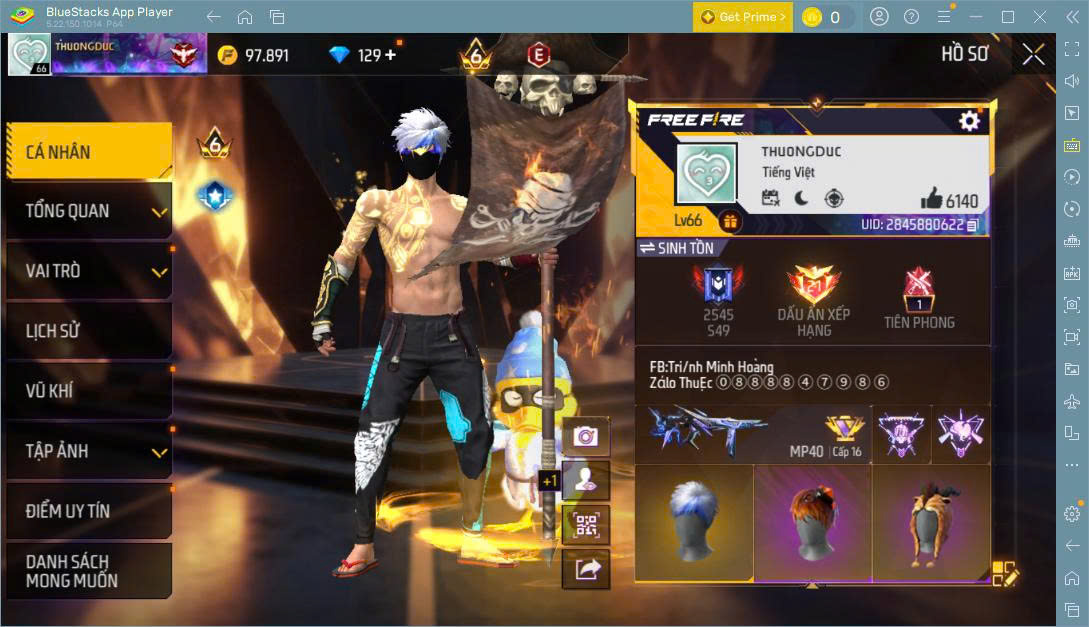Switch to the Vũ Khí tab
The height and width of the screenshot is (627, 1089).
88,391
